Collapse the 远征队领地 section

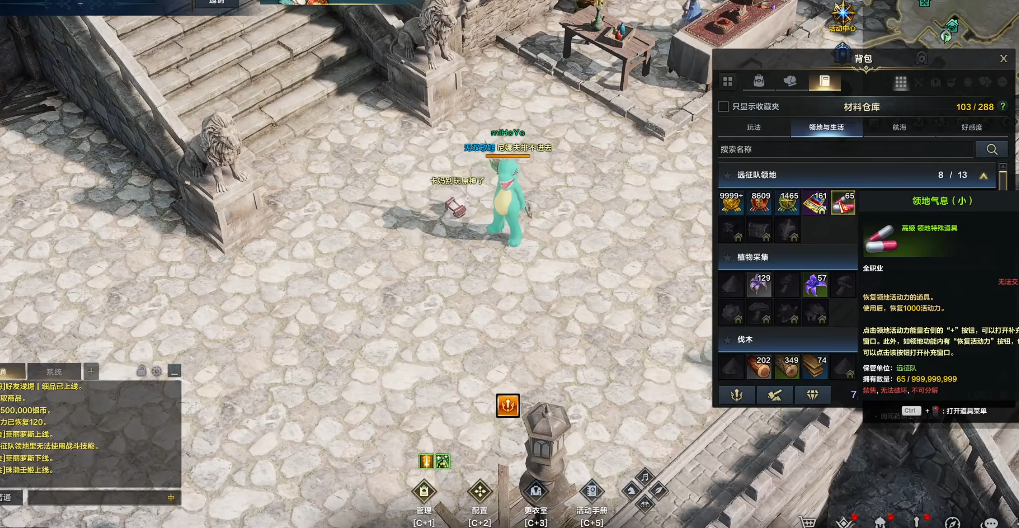(x=982, y=175)
